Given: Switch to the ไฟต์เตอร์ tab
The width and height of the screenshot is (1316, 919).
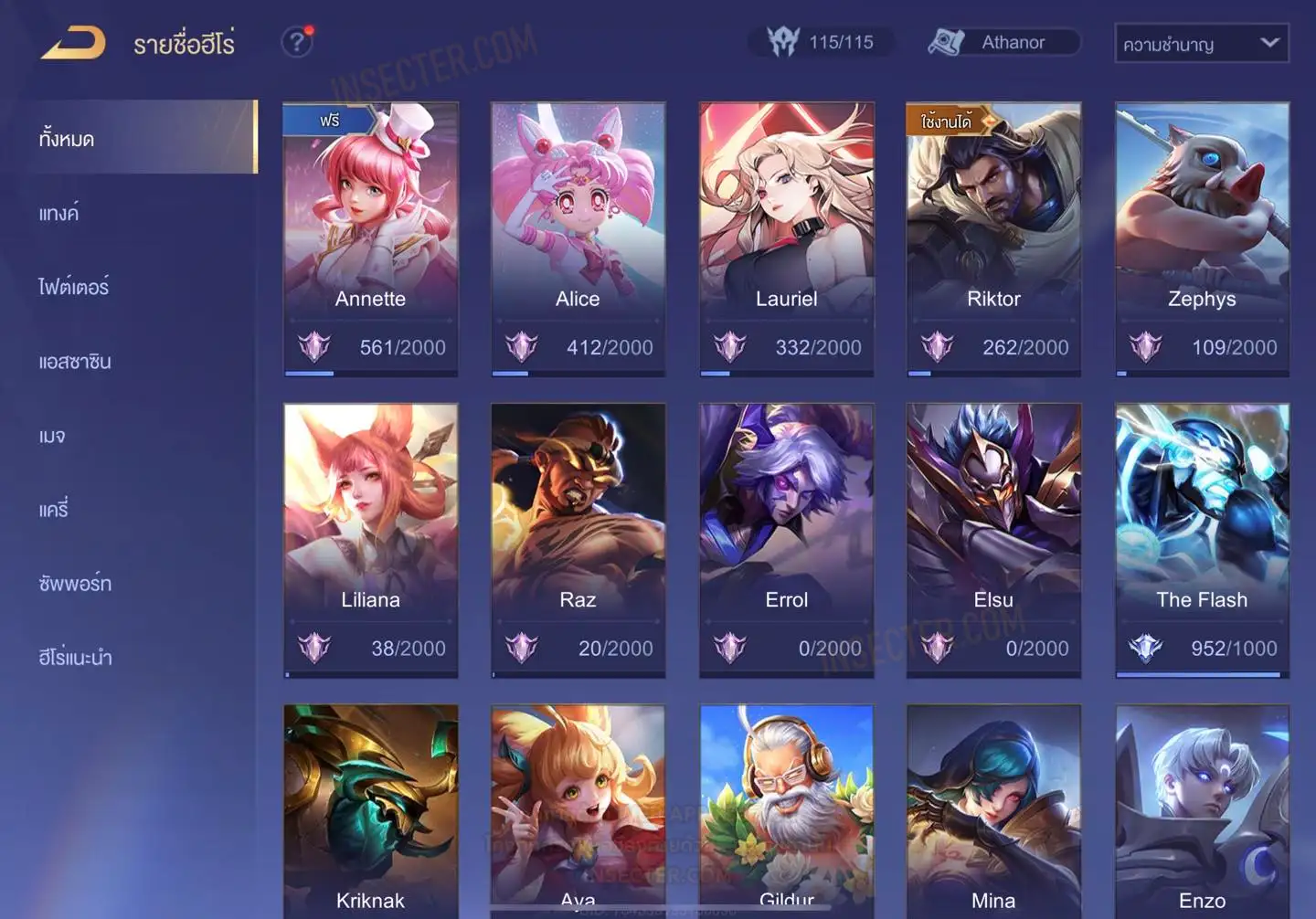Looking at the screenshot, I should tap(73, 287).
